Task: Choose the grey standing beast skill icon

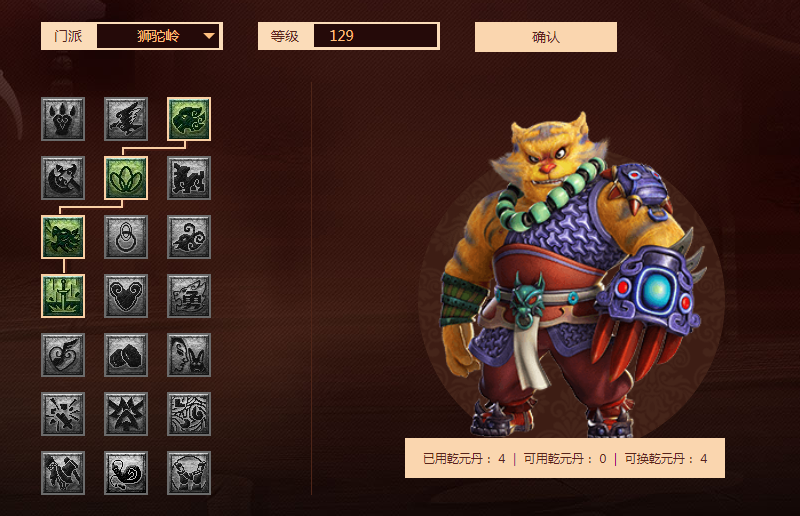Action: point(189,178)
